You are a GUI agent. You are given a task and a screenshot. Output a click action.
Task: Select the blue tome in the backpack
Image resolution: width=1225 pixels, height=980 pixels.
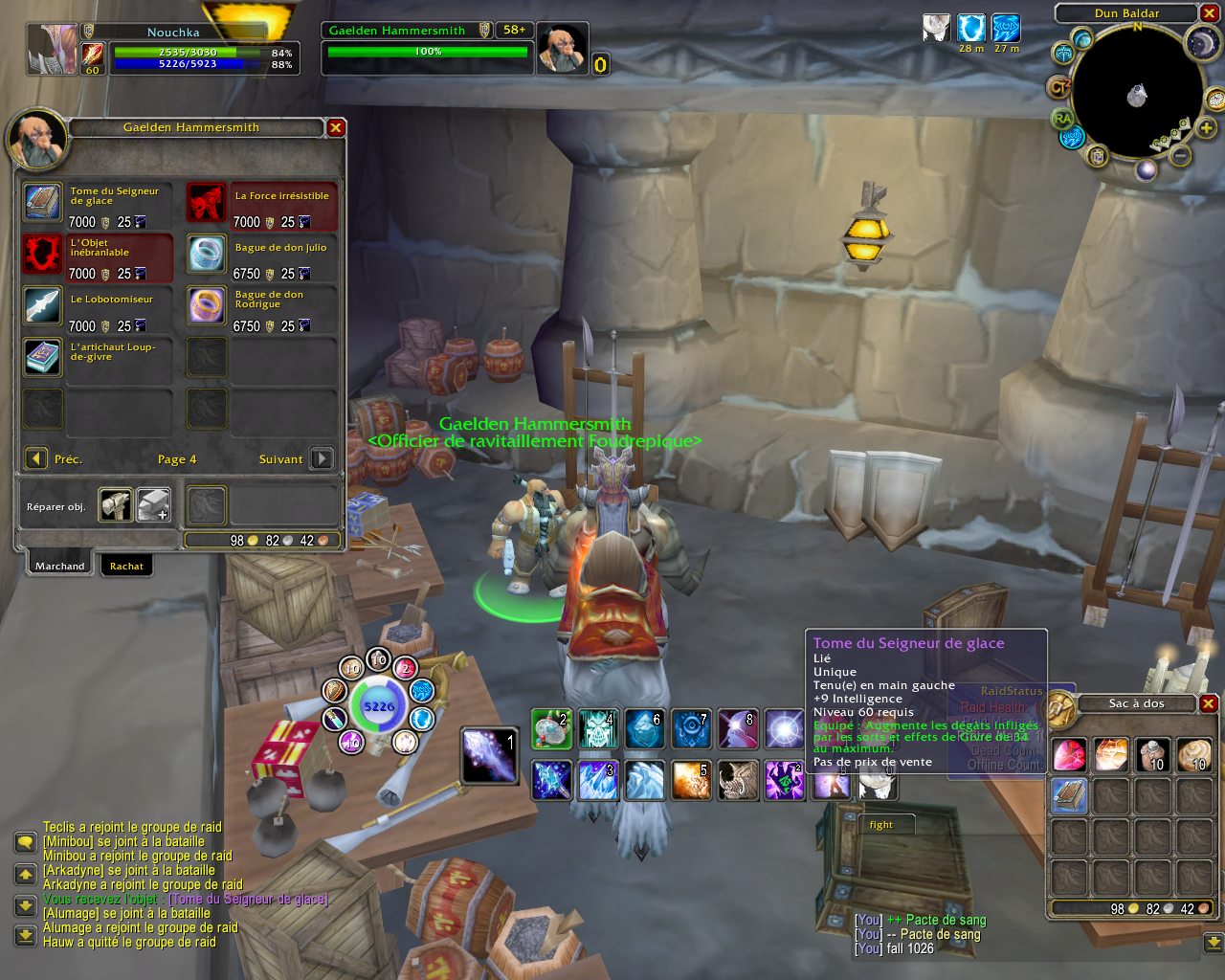[1069, 796]
